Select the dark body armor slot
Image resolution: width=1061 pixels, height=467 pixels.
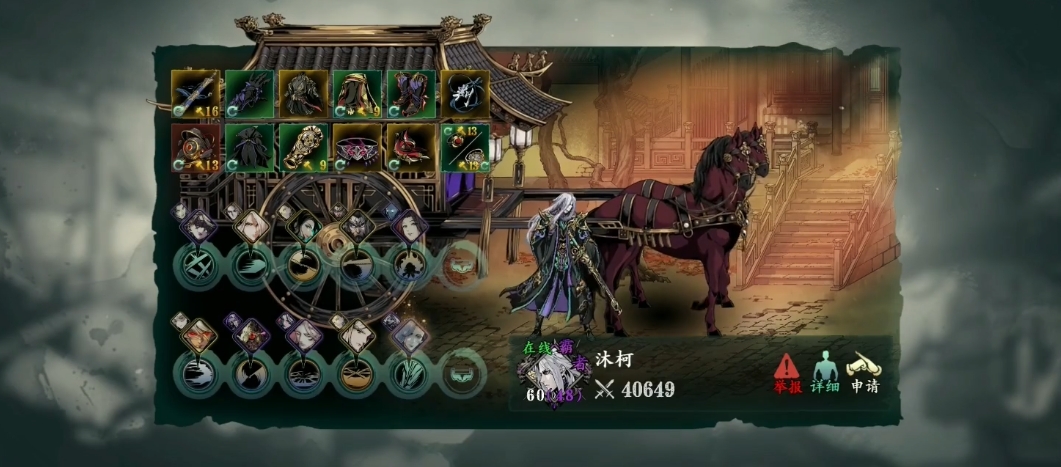point(303,94)
